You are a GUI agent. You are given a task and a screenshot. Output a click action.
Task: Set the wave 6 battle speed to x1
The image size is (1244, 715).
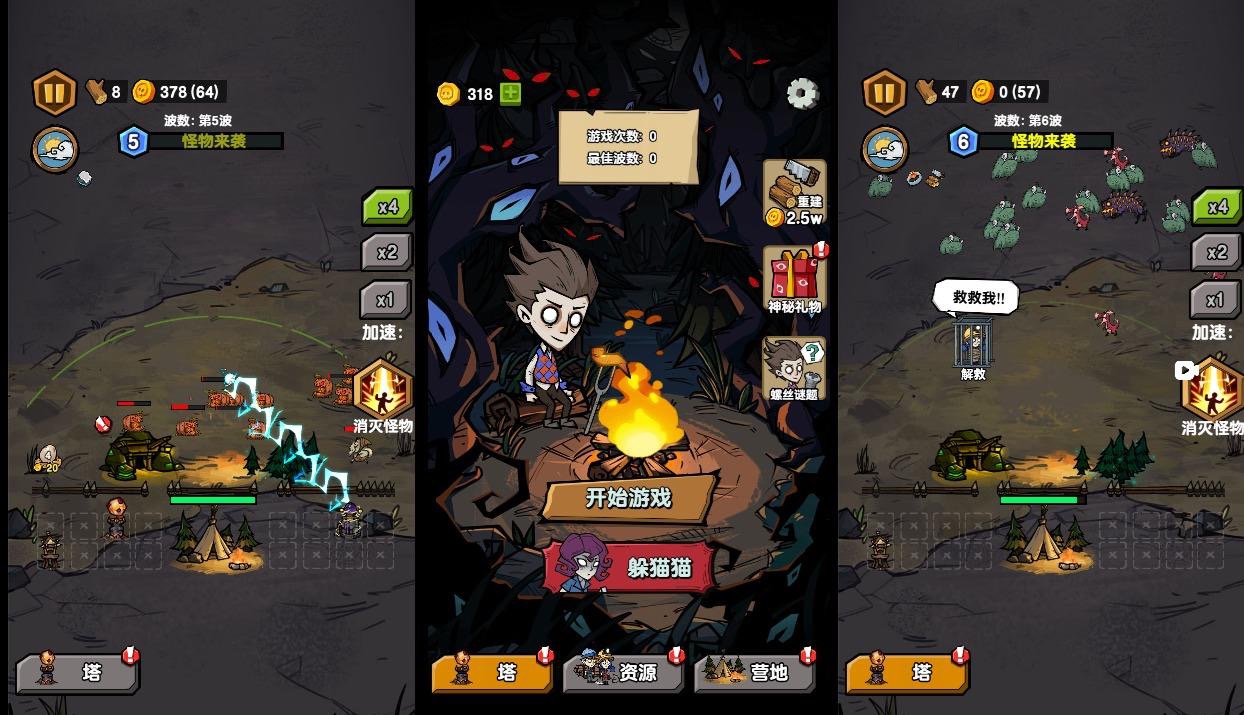pos(1214,300)
